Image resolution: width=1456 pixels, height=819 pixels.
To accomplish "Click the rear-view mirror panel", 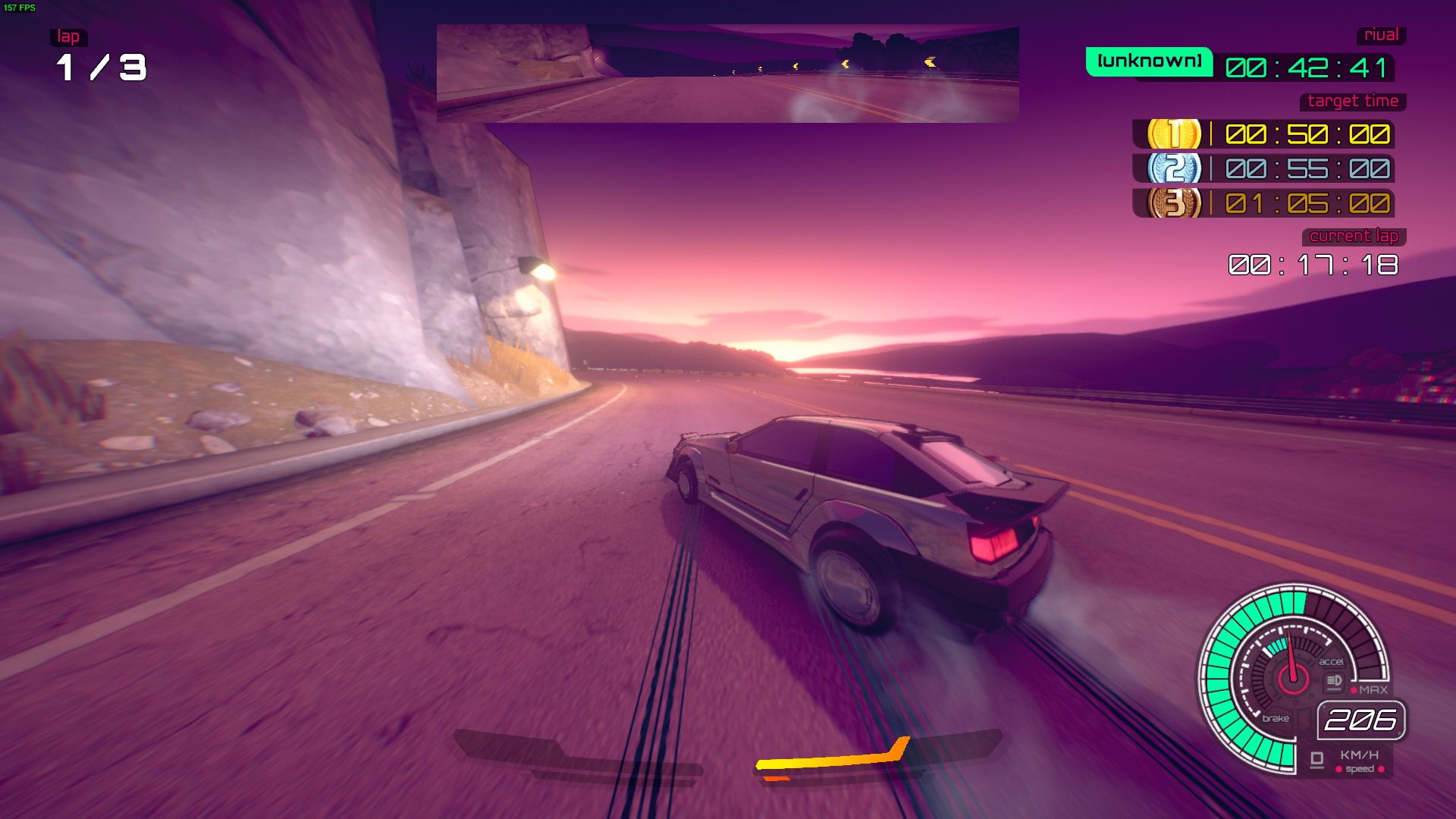I will (x=727, y=74).
